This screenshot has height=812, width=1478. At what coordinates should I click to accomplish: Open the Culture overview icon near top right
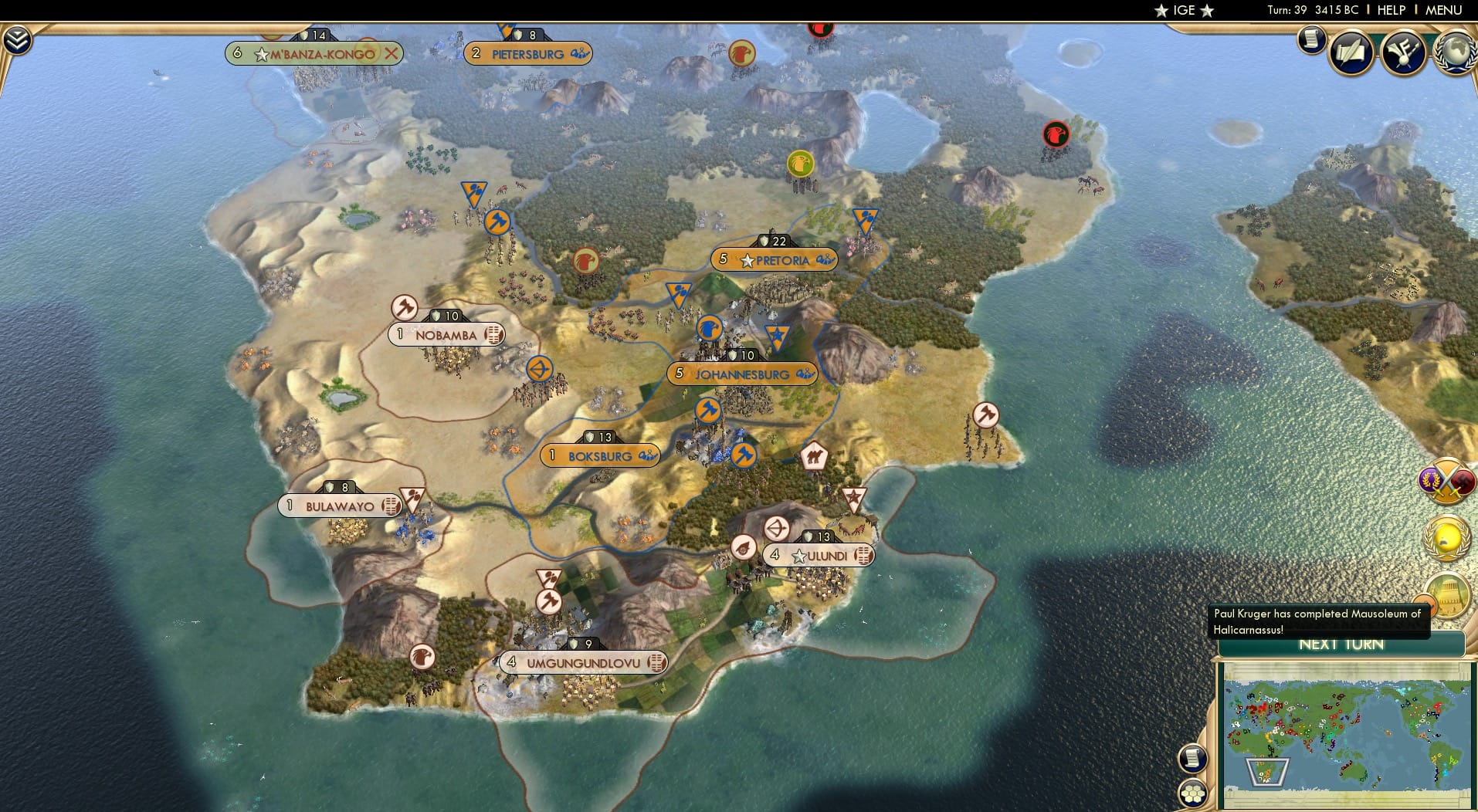pyautogui.click(x=1404, y=52)
